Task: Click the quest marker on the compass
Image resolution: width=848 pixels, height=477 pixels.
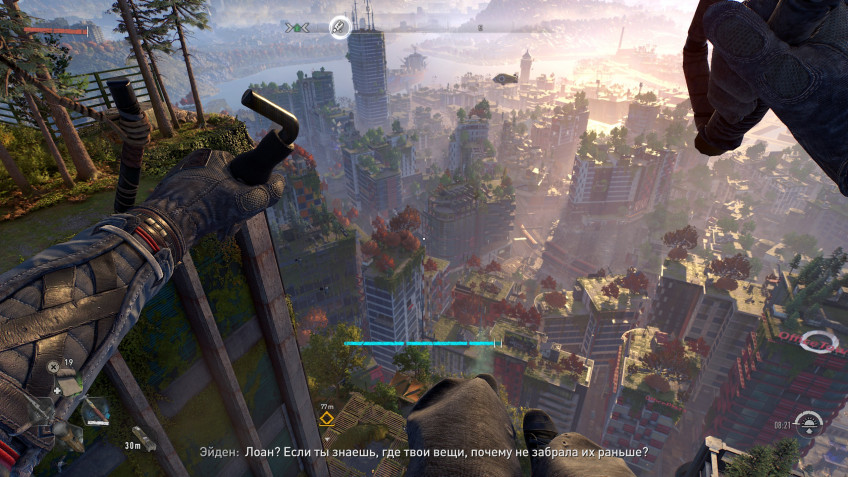Action: [339, 27]
